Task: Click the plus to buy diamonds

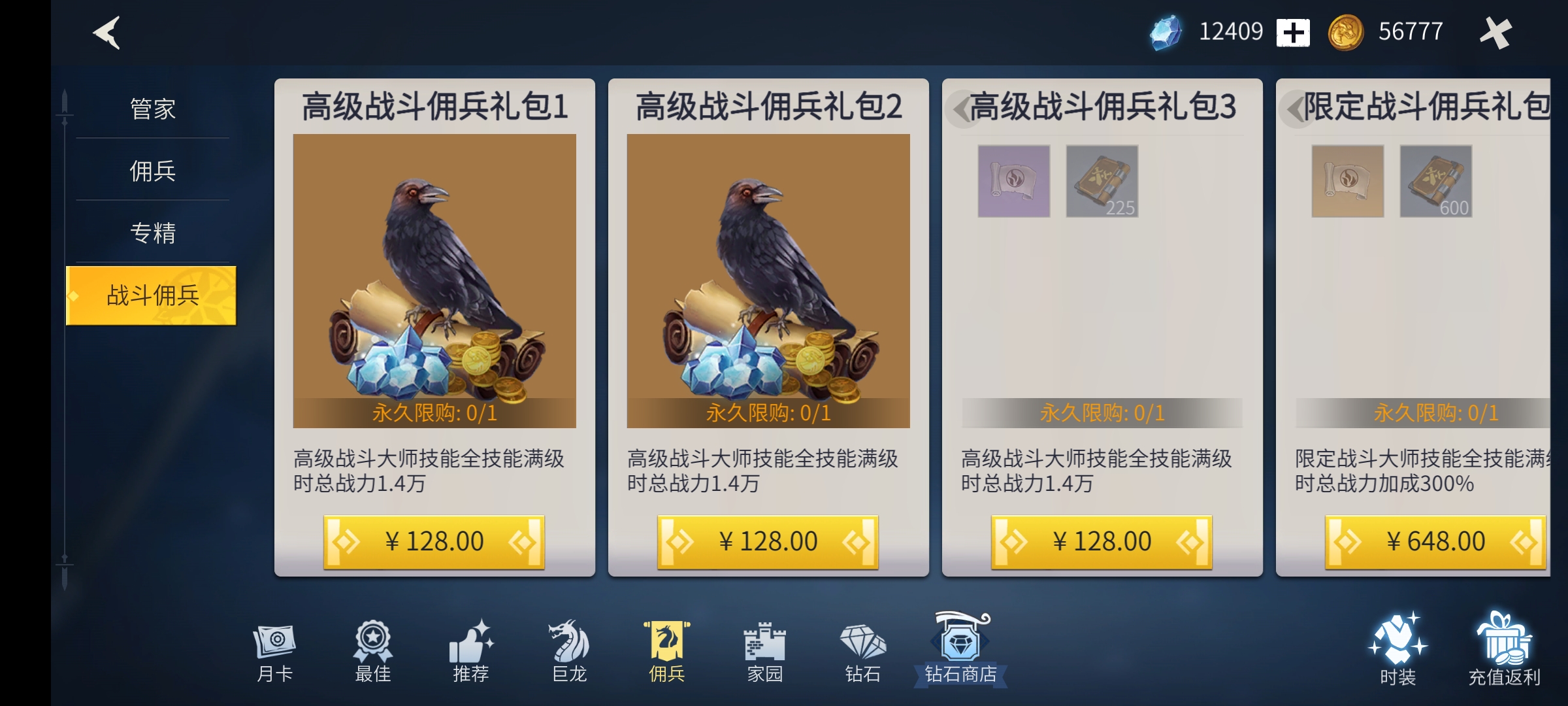Action: [x=1293, y=31]
